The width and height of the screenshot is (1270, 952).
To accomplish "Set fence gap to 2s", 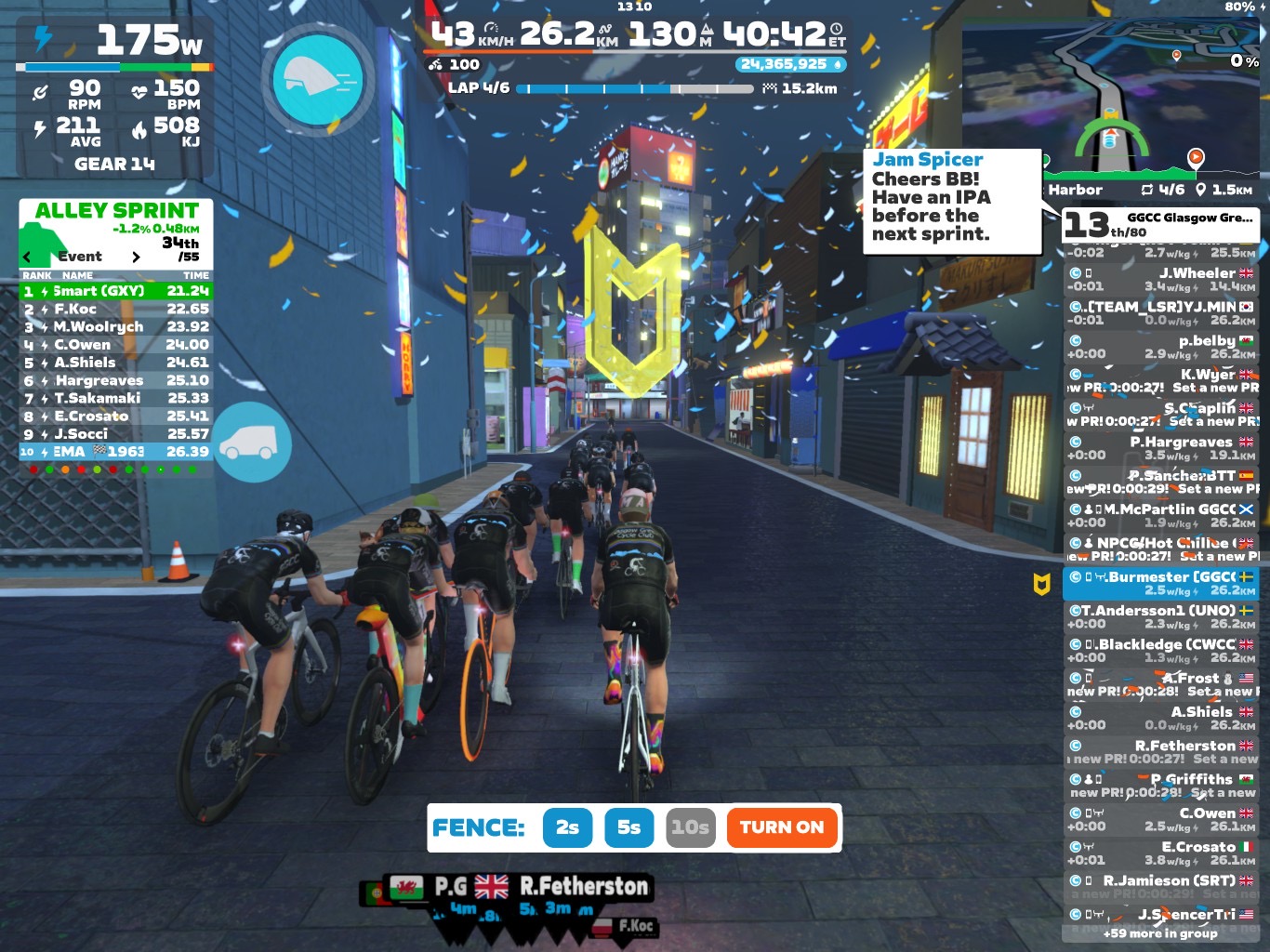I will click(x=567, y=827).
